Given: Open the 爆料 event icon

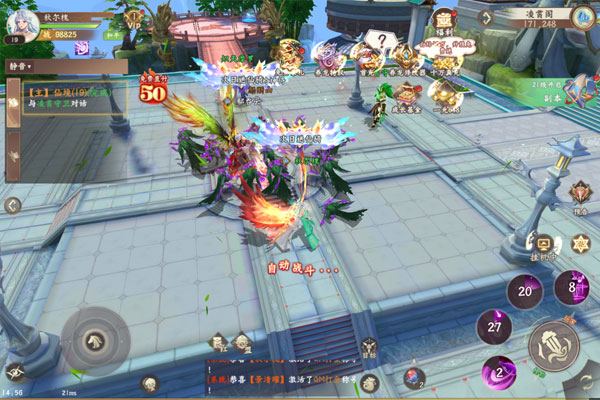Looking at the screenshot, I should 443,22.
